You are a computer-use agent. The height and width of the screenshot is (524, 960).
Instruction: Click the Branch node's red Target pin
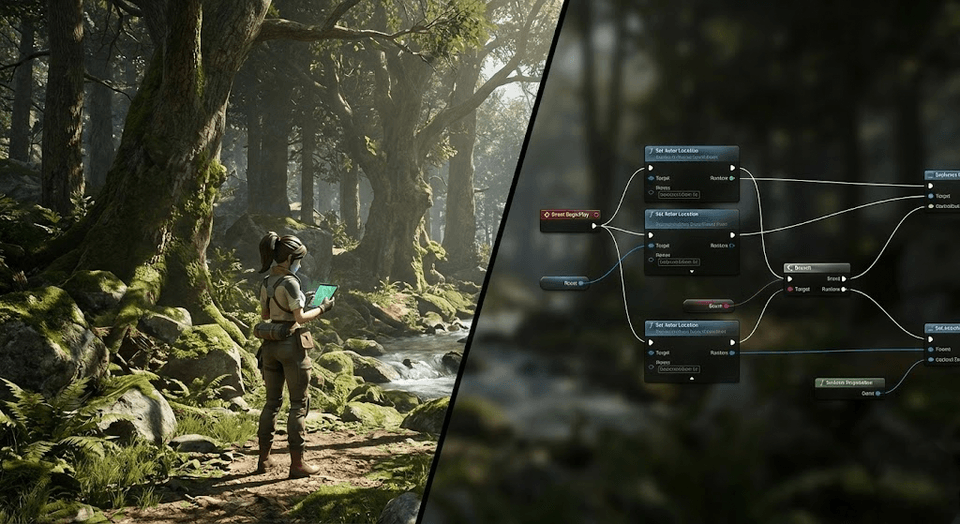(789, 290)
